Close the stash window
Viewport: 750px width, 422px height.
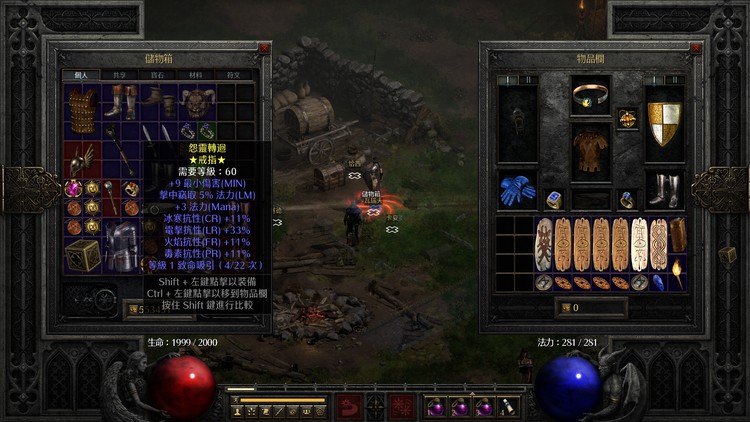[264, 48]
